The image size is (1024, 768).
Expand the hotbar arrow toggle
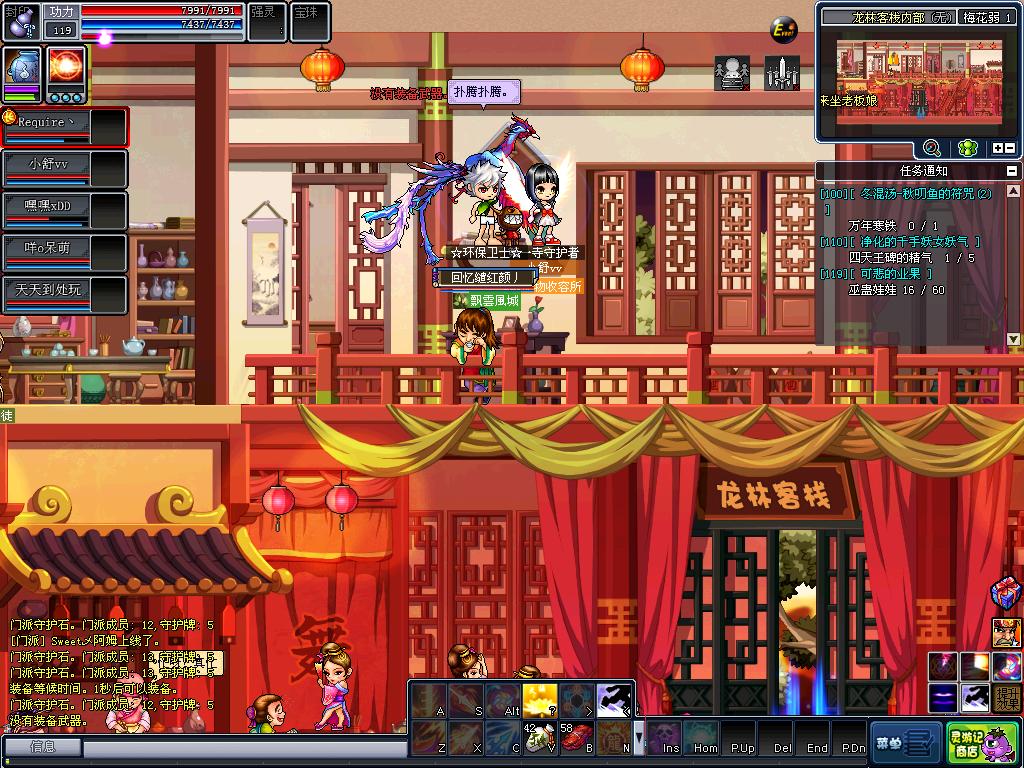(x=640, y=737)
